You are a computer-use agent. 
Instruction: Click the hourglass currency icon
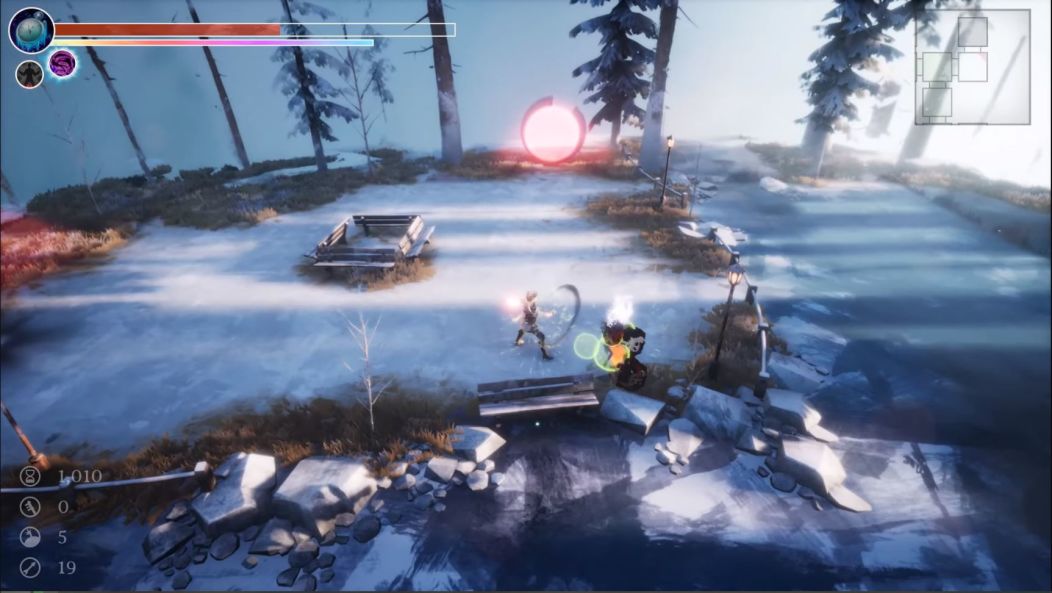(30, 476)
